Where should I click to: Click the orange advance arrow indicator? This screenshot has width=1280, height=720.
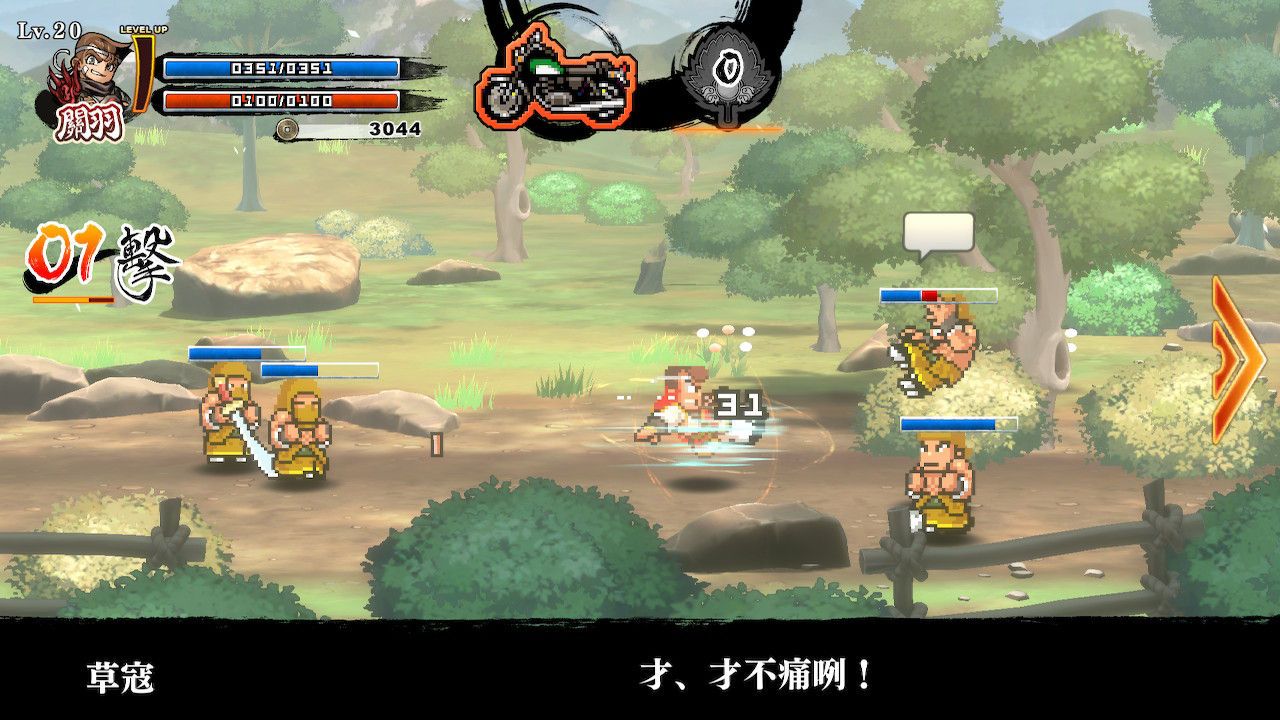pyautogui.click(x=1236, y=358)
